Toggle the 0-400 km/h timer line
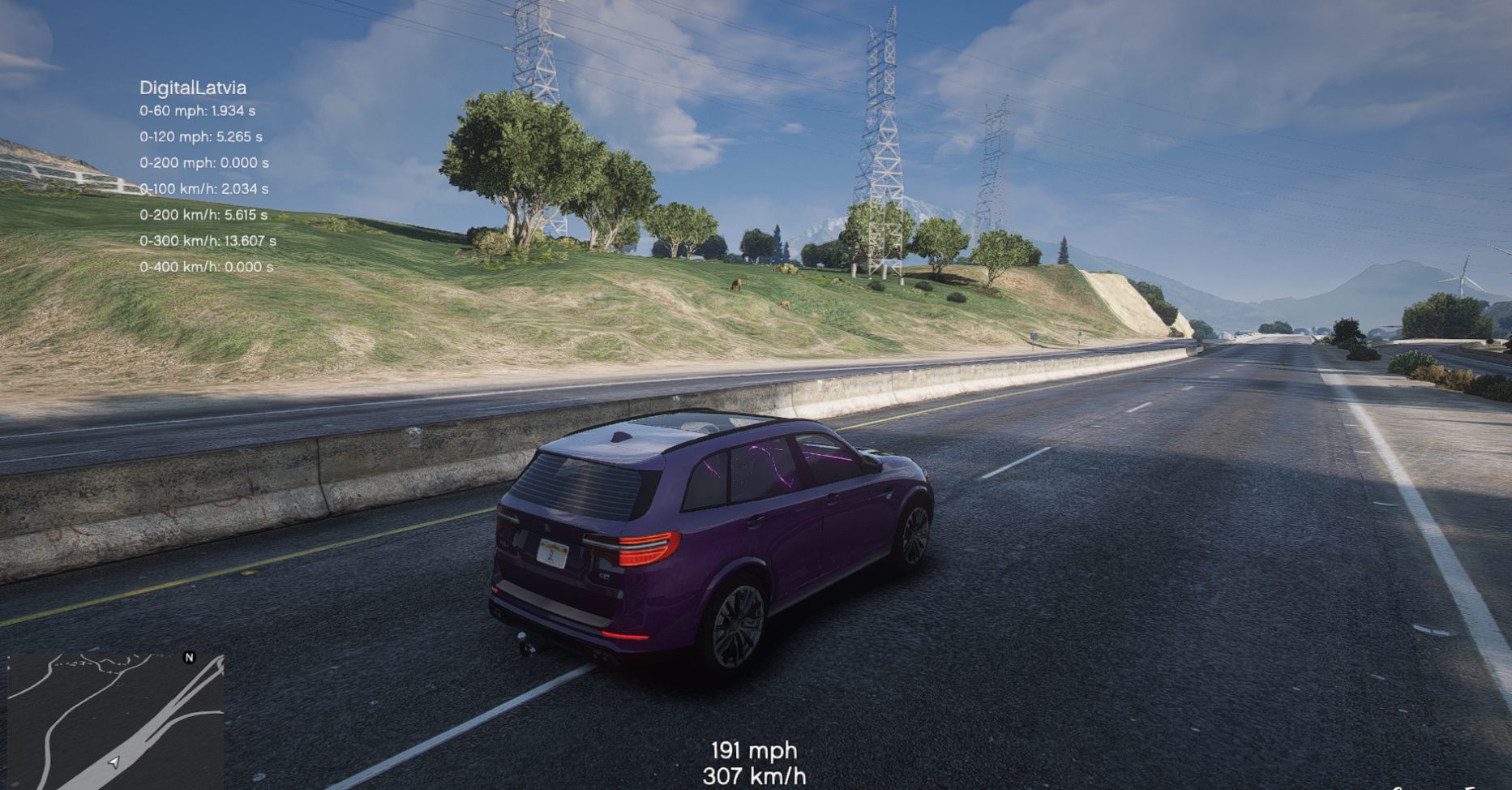The image size is (1512, 790). (x=207, y=265)
